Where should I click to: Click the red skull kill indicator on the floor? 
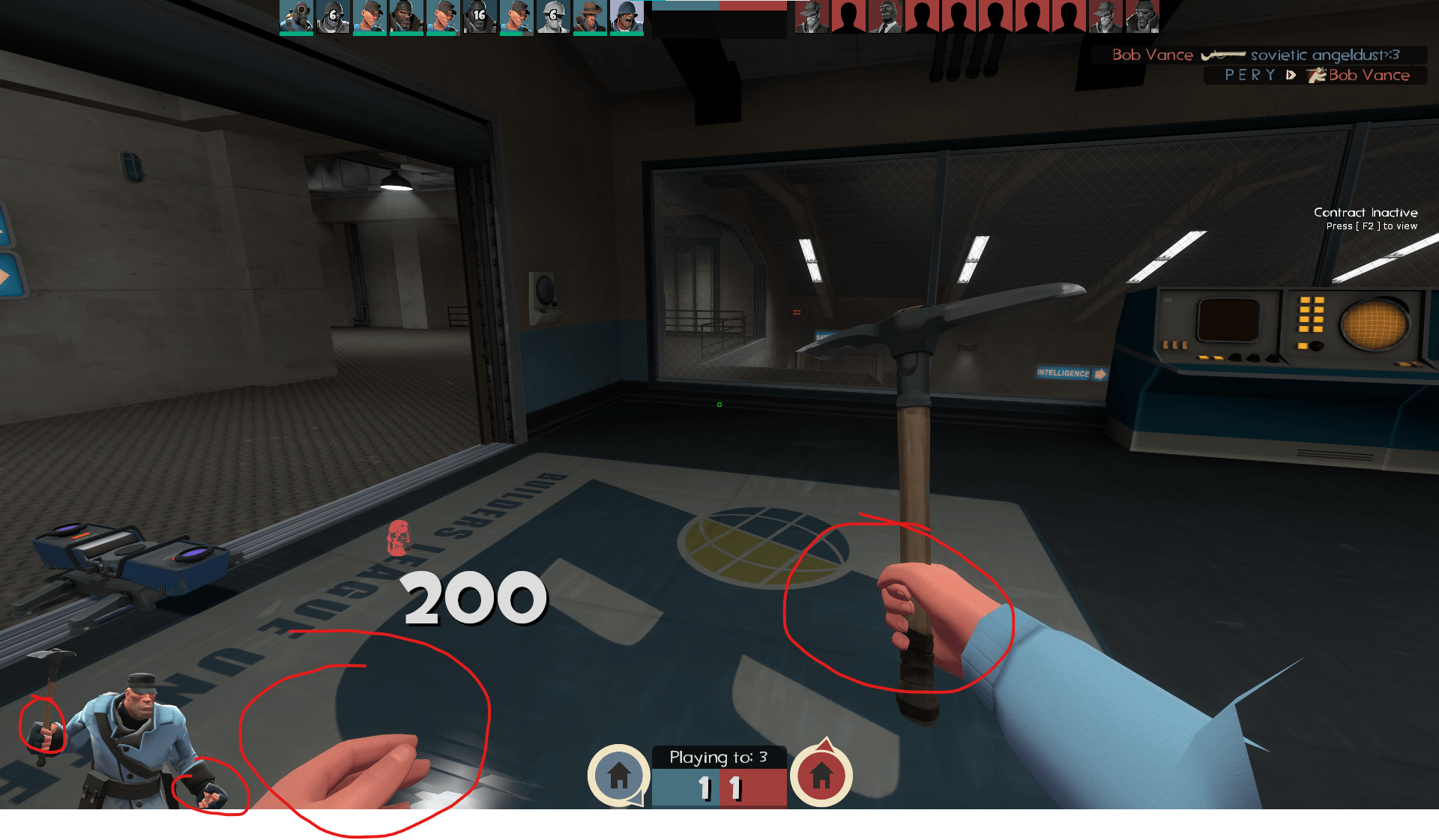[x=396, y=538]
